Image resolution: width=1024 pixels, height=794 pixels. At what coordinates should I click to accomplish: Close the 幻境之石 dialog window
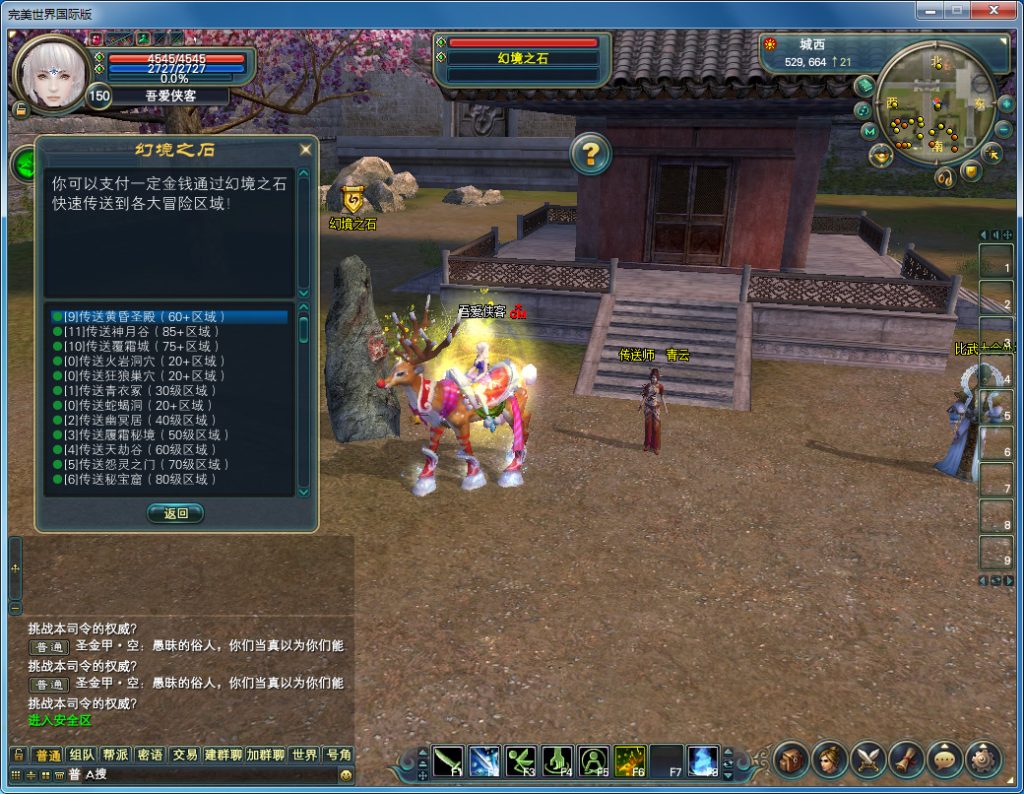coord(306,150)
